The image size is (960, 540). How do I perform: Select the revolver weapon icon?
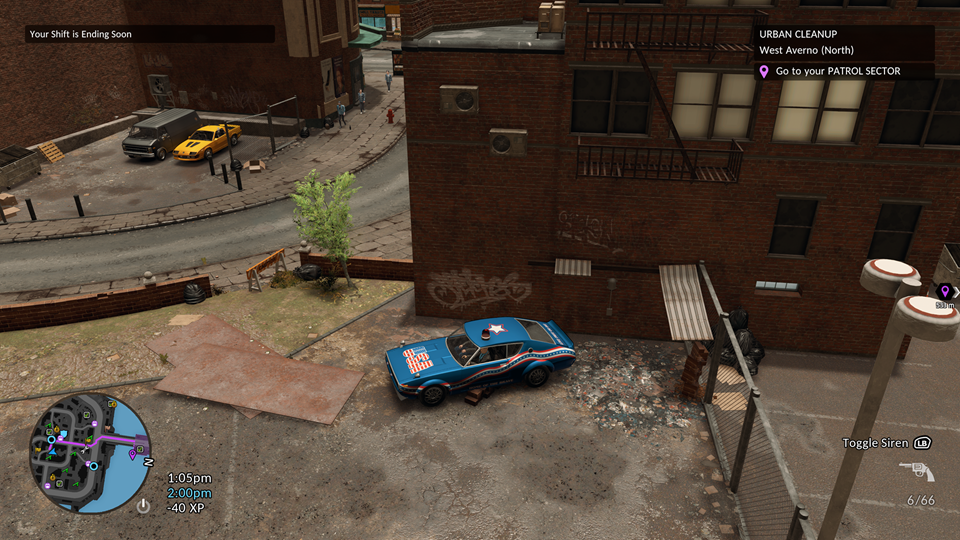click(916, 471)
